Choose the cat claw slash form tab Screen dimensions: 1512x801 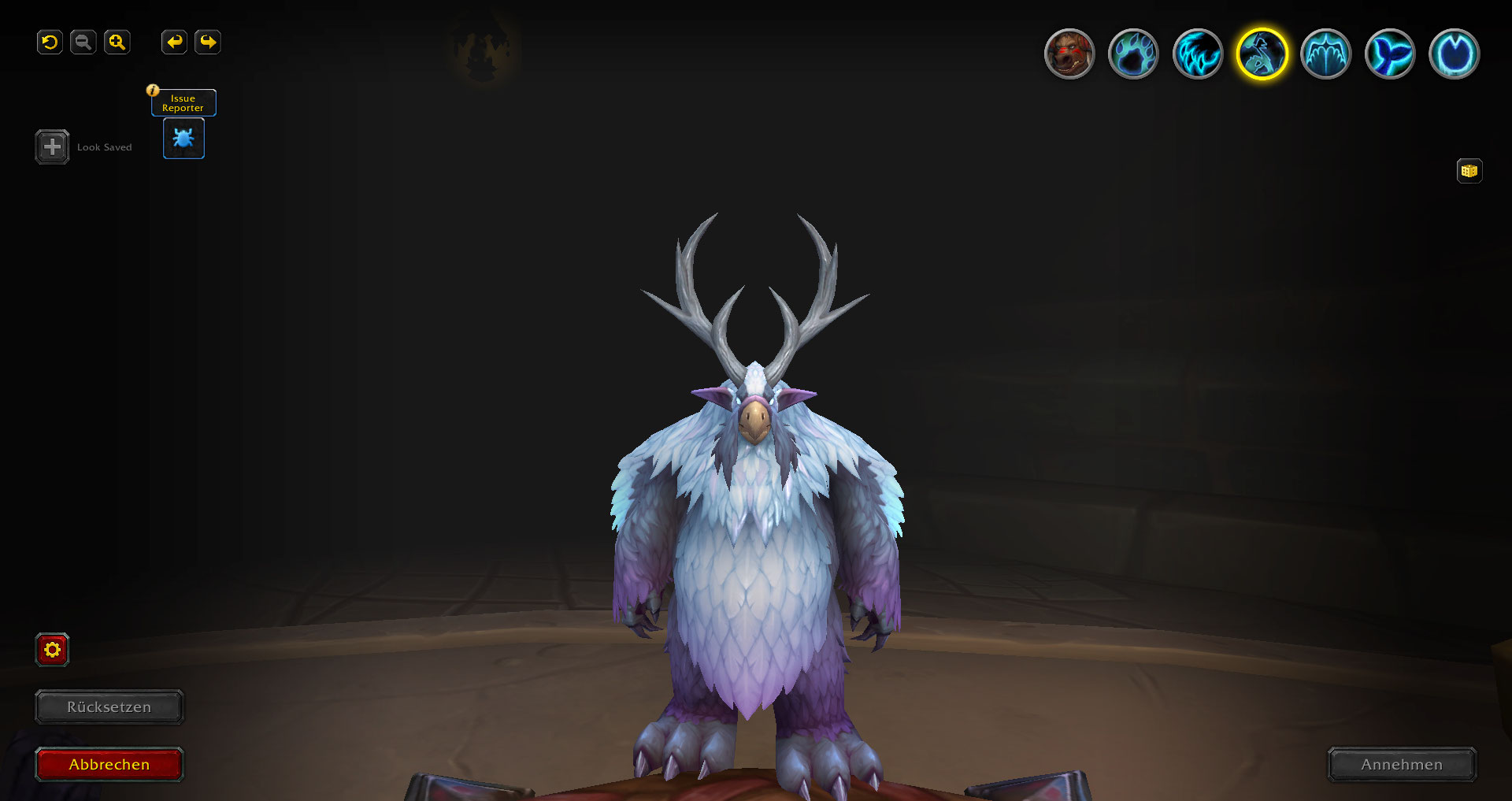1198,54
